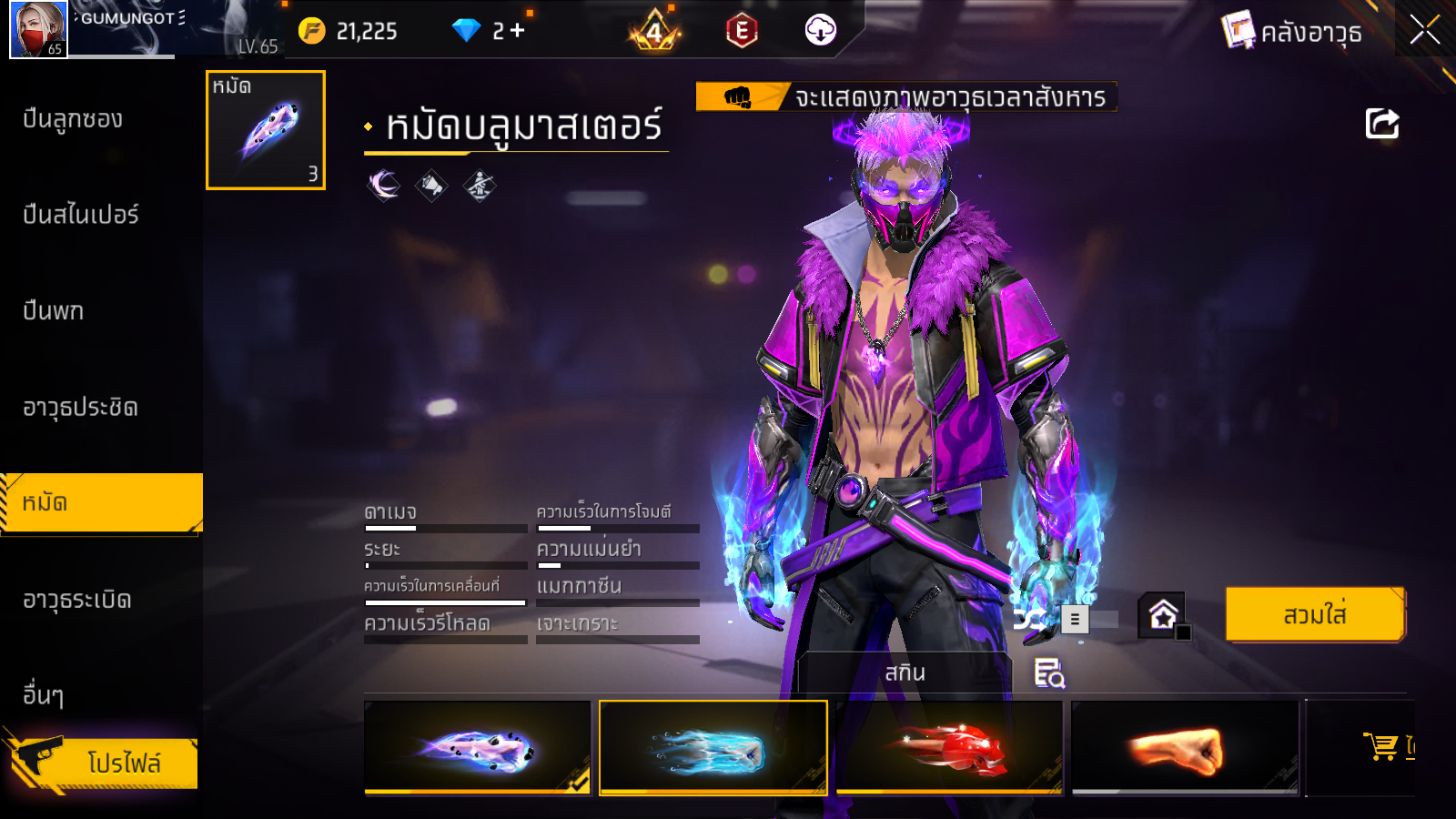Image resolution: width=1456 pixels, height=819 pixels.
Task: Click the download cloud icon
Action: pos(820,31)
